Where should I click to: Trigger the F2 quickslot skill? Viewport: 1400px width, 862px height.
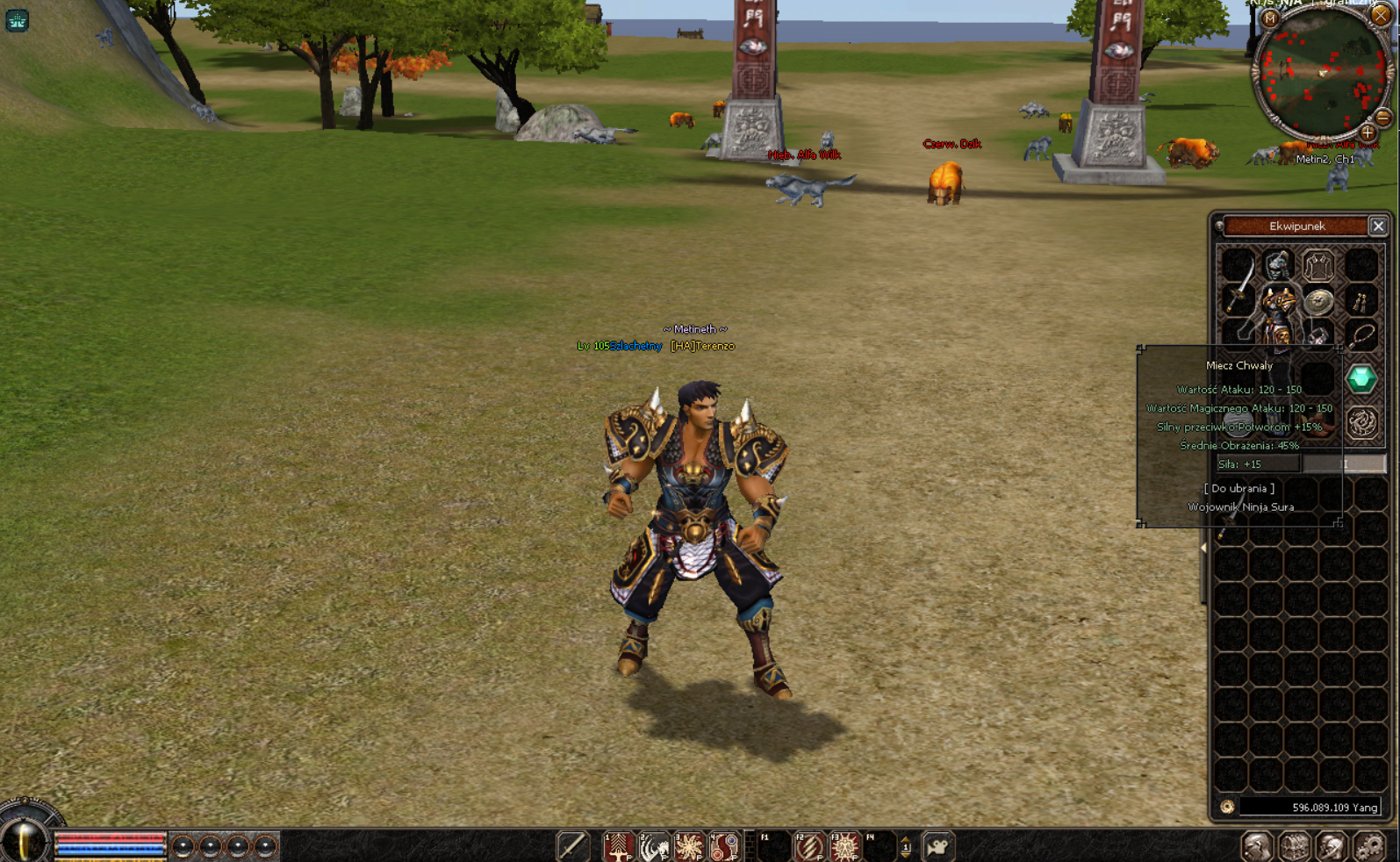808,847
